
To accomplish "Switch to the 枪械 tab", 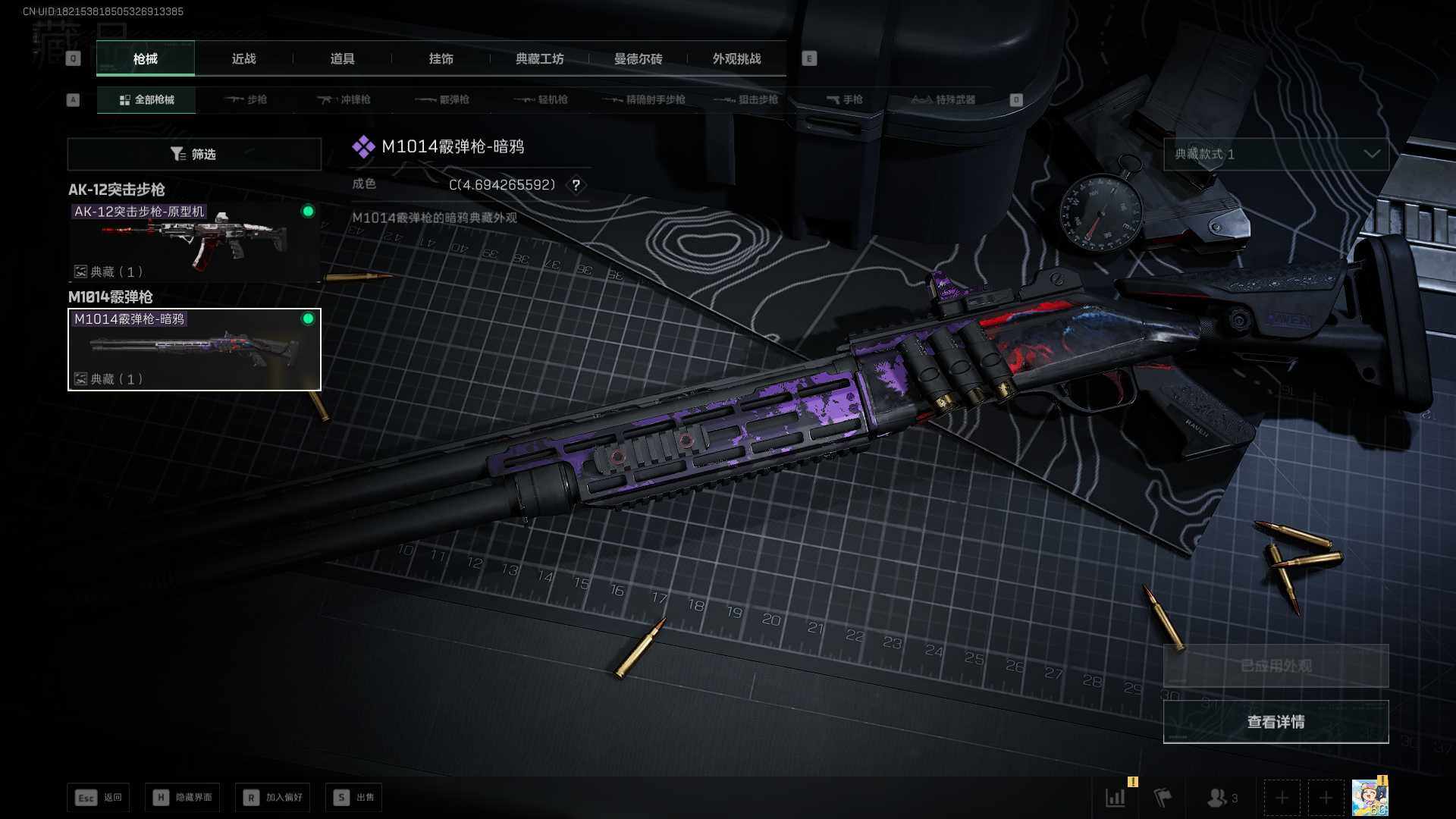I will 145,58.
